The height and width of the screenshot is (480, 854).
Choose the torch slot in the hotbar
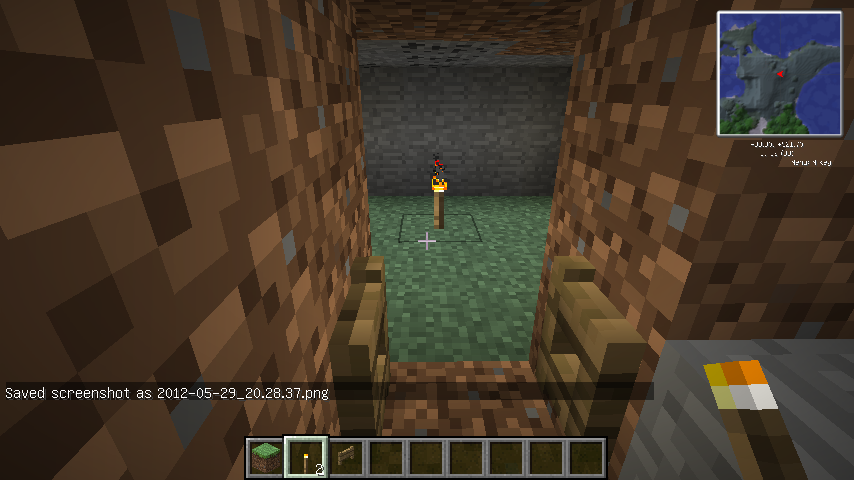pos(305,458)
